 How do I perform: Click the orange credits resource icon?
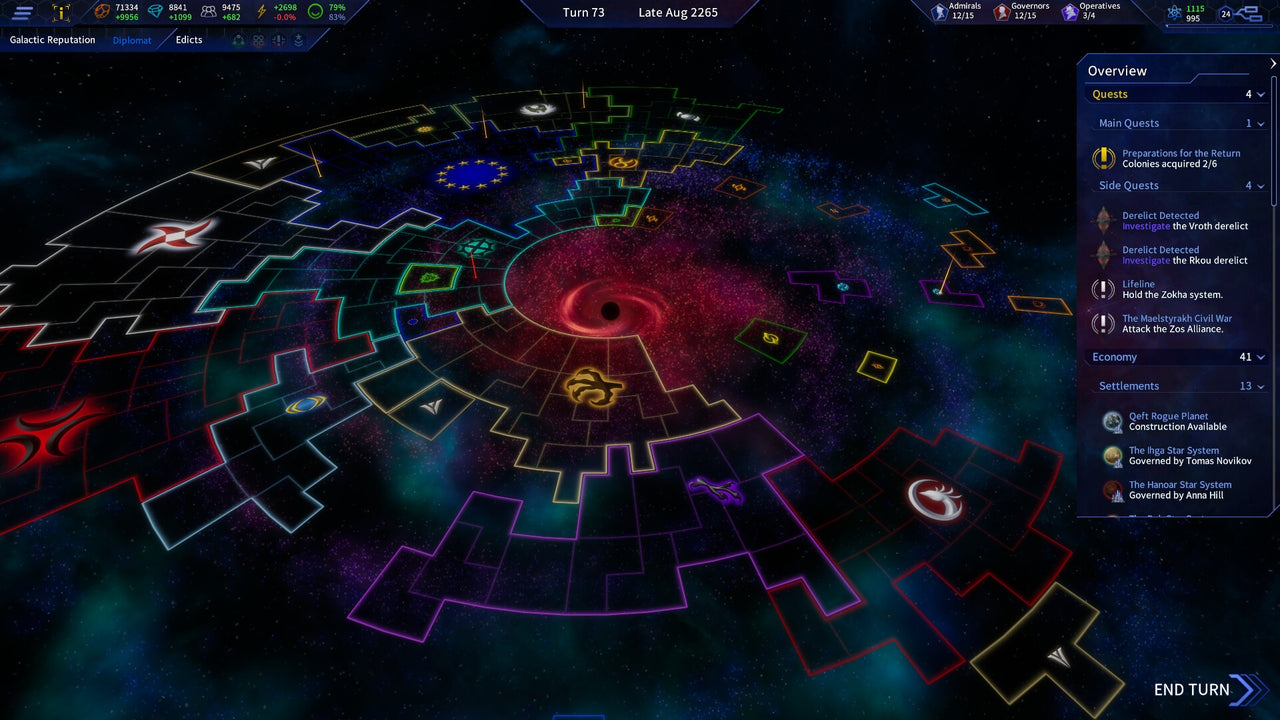click(x=102, y=11)
